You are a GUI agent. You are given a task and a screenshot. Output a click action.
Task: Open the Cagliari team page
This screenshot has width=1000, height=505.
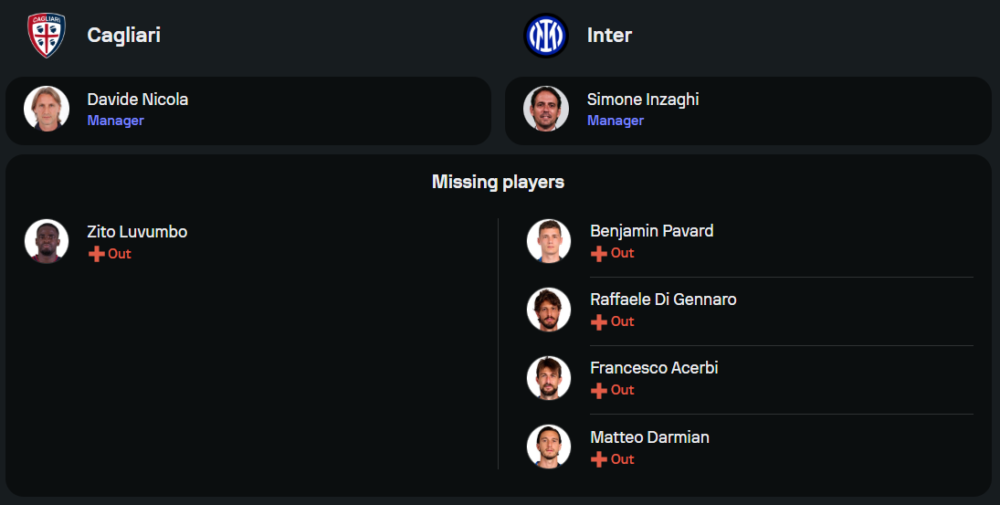point(123,35)
